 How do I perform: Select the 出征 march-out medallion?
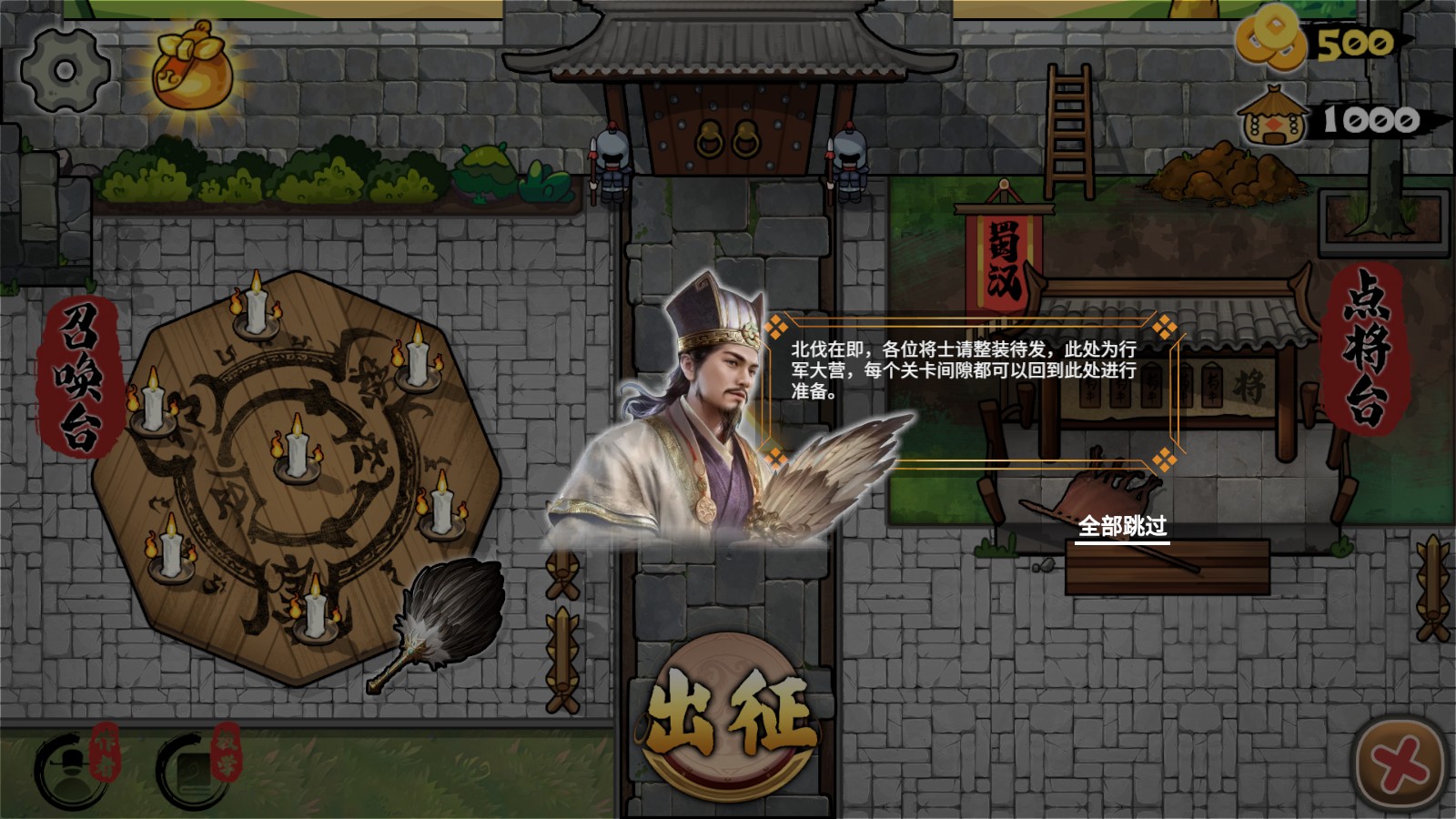728,719
